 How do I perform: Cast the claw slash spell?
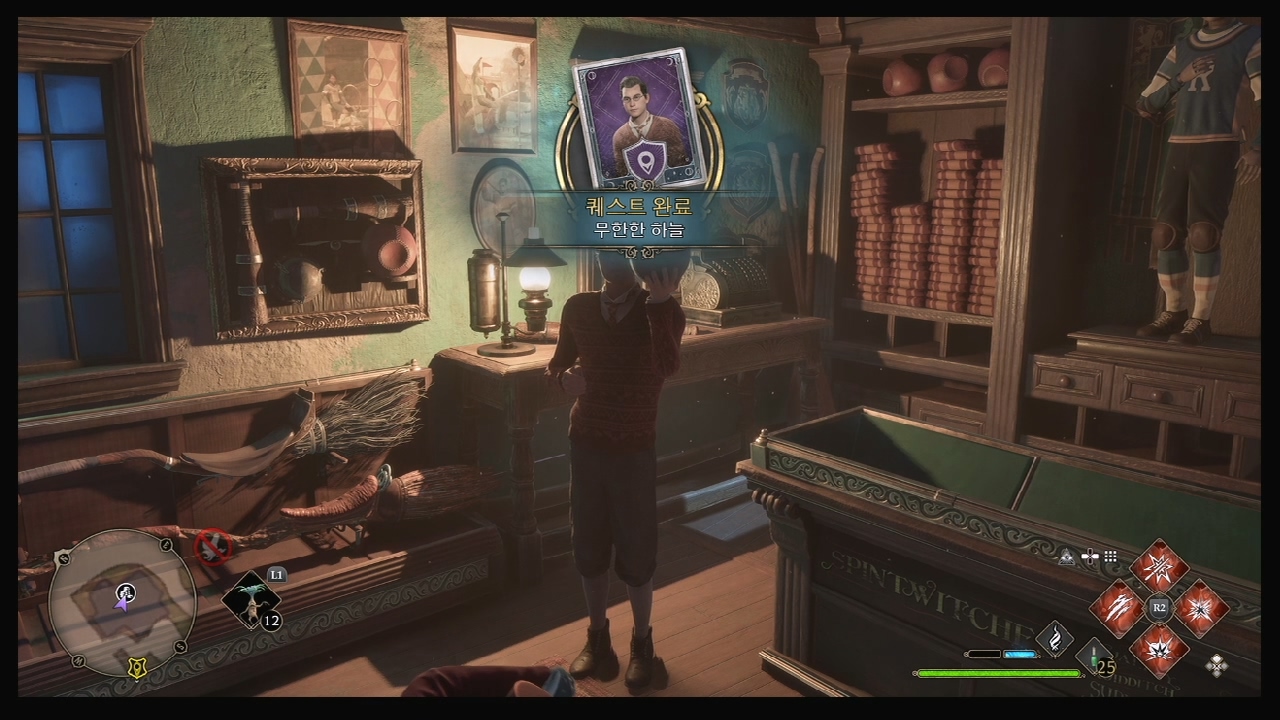[x=1117, y=607]
